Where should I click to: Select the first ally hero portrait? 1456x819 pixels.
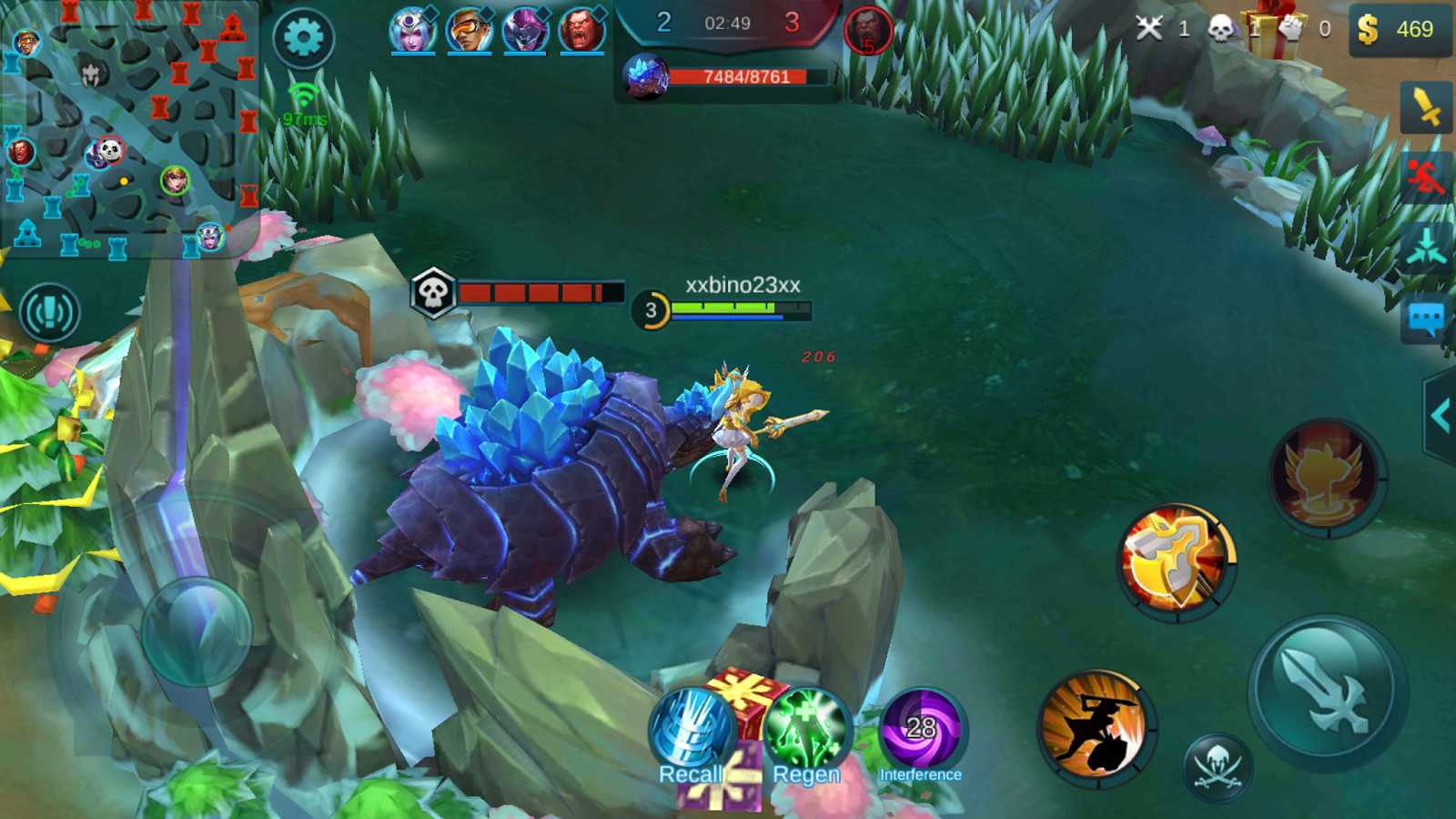[413, 28]
